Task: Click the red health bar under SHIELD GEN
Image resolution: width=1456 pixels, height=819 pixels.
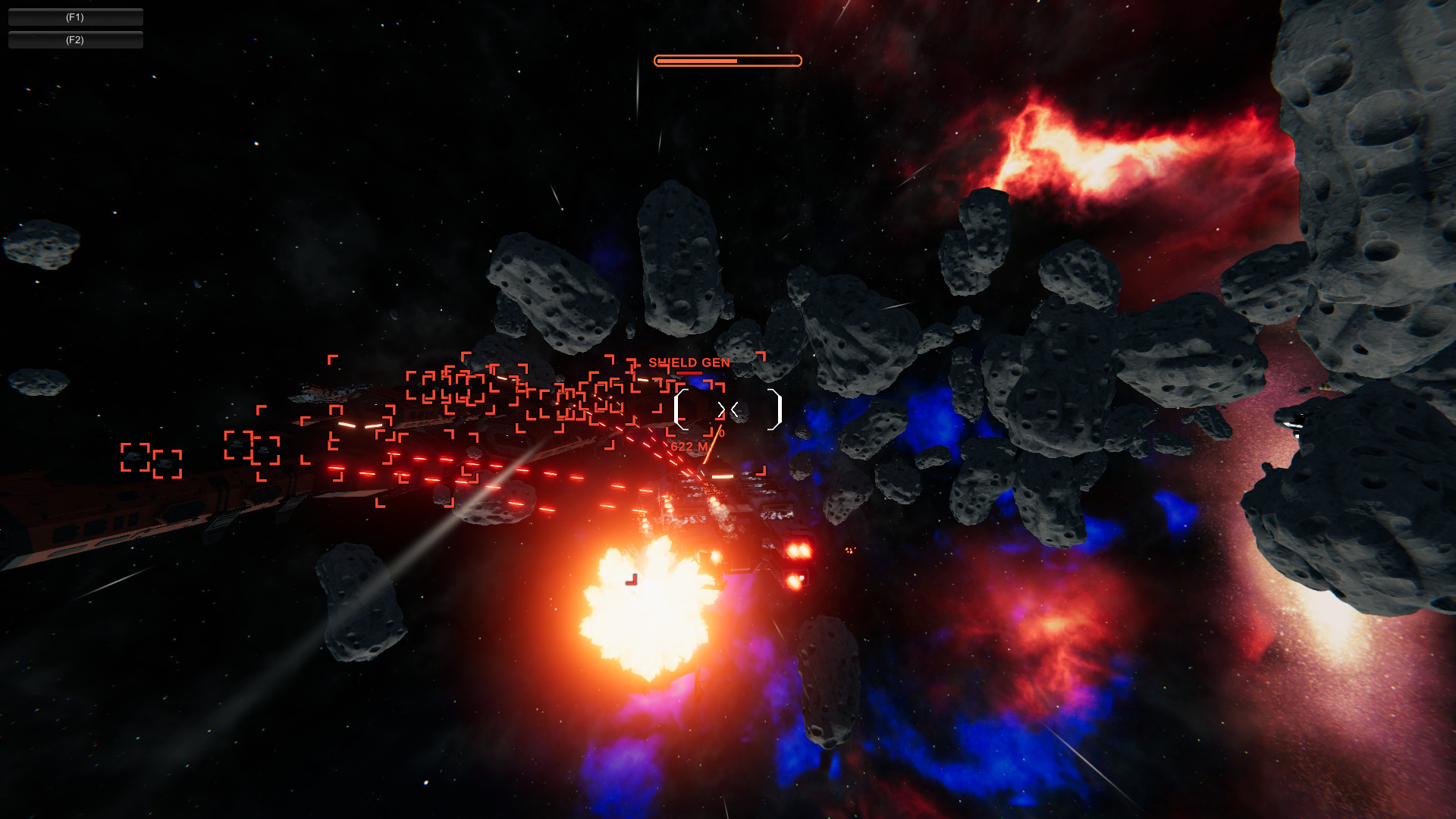Action: pos(689,372)
